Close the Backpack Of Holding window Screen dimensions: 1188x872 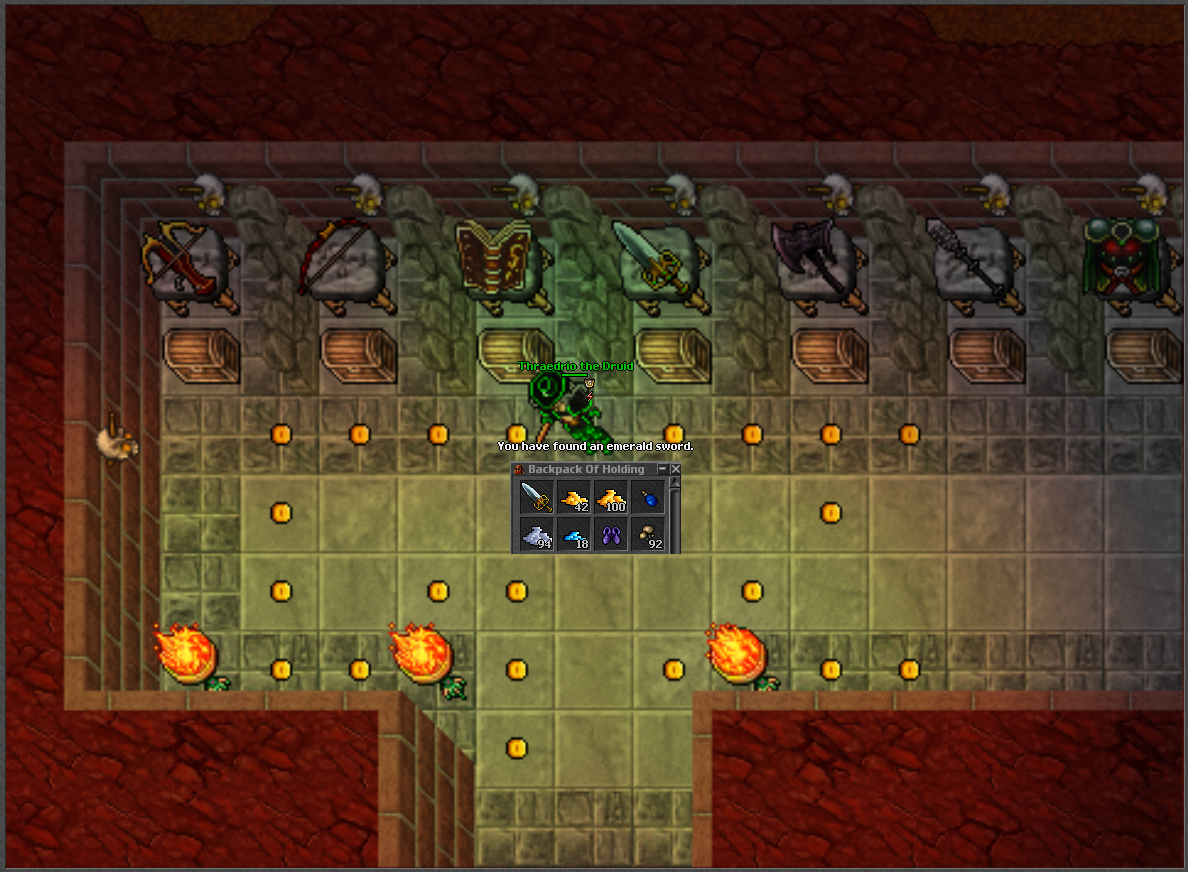point(675,469)
